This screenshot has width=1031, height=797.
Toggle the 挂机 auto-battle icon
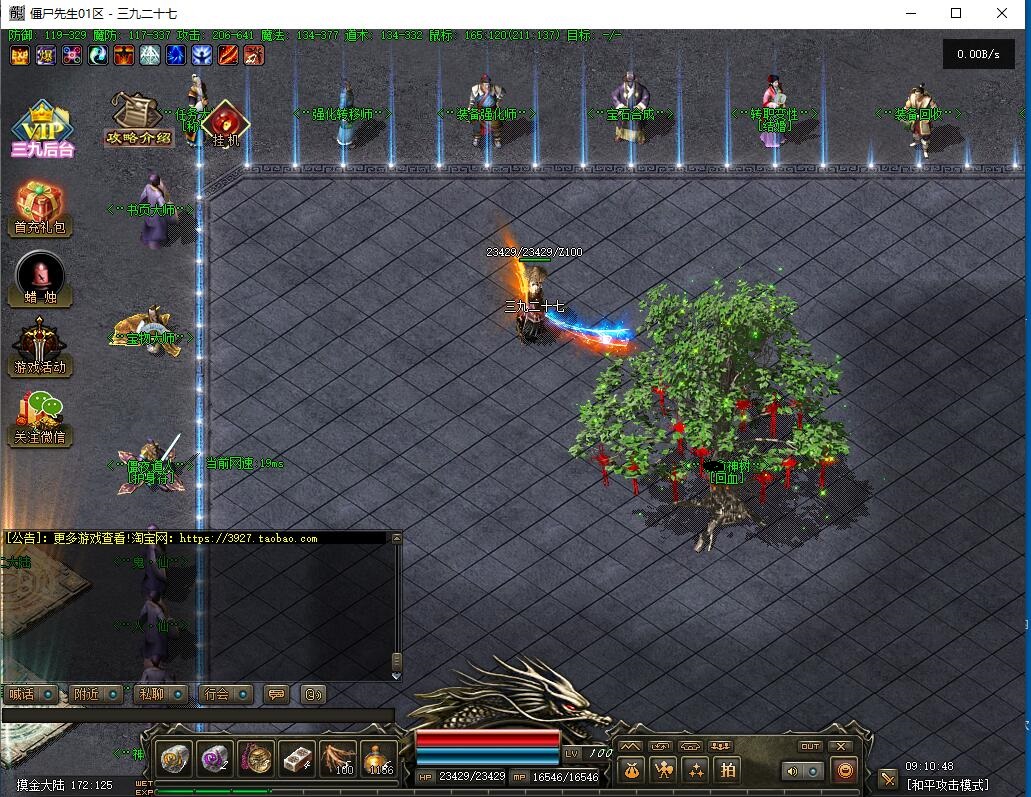pyautogui.click(x=225, y=123)
